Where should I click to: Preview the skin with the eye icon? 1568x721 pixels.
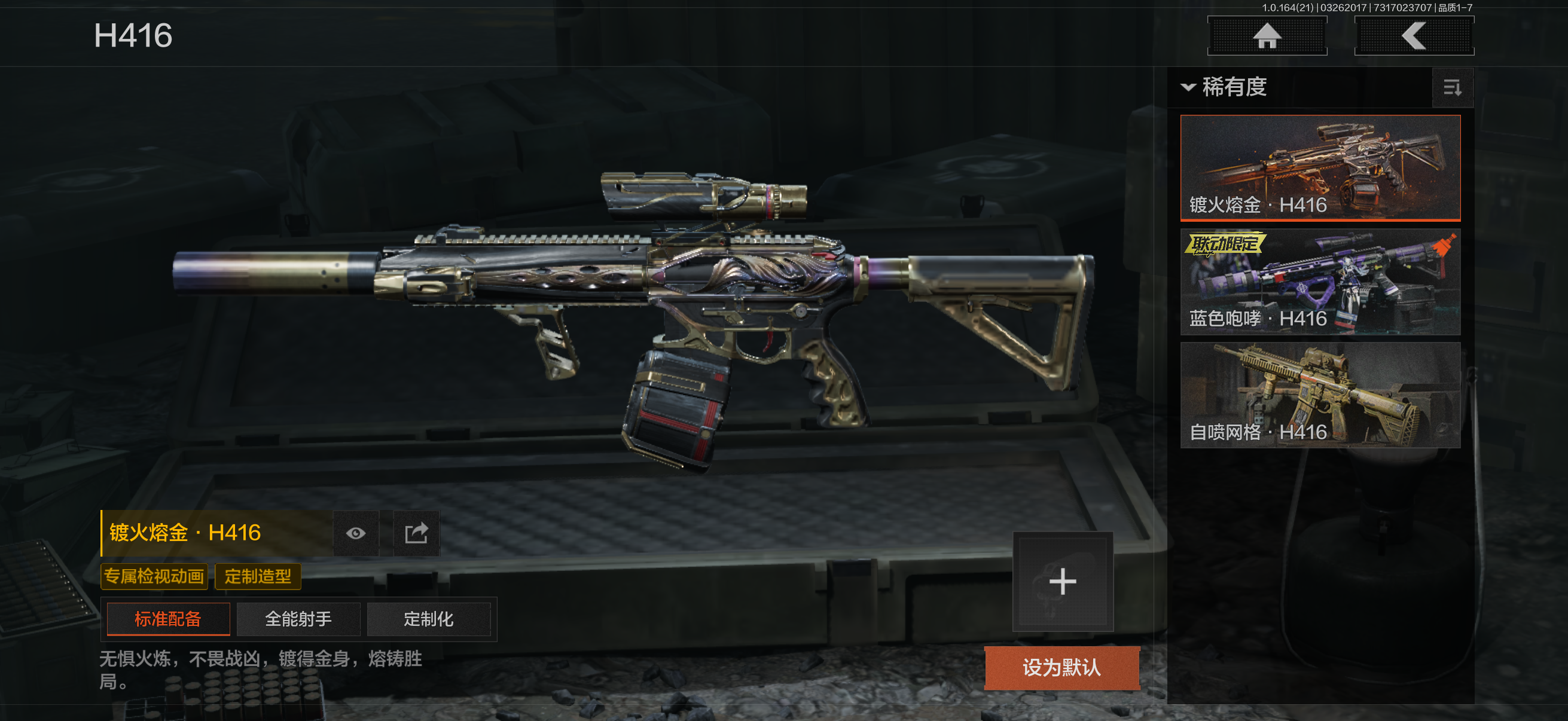[356, 534]
